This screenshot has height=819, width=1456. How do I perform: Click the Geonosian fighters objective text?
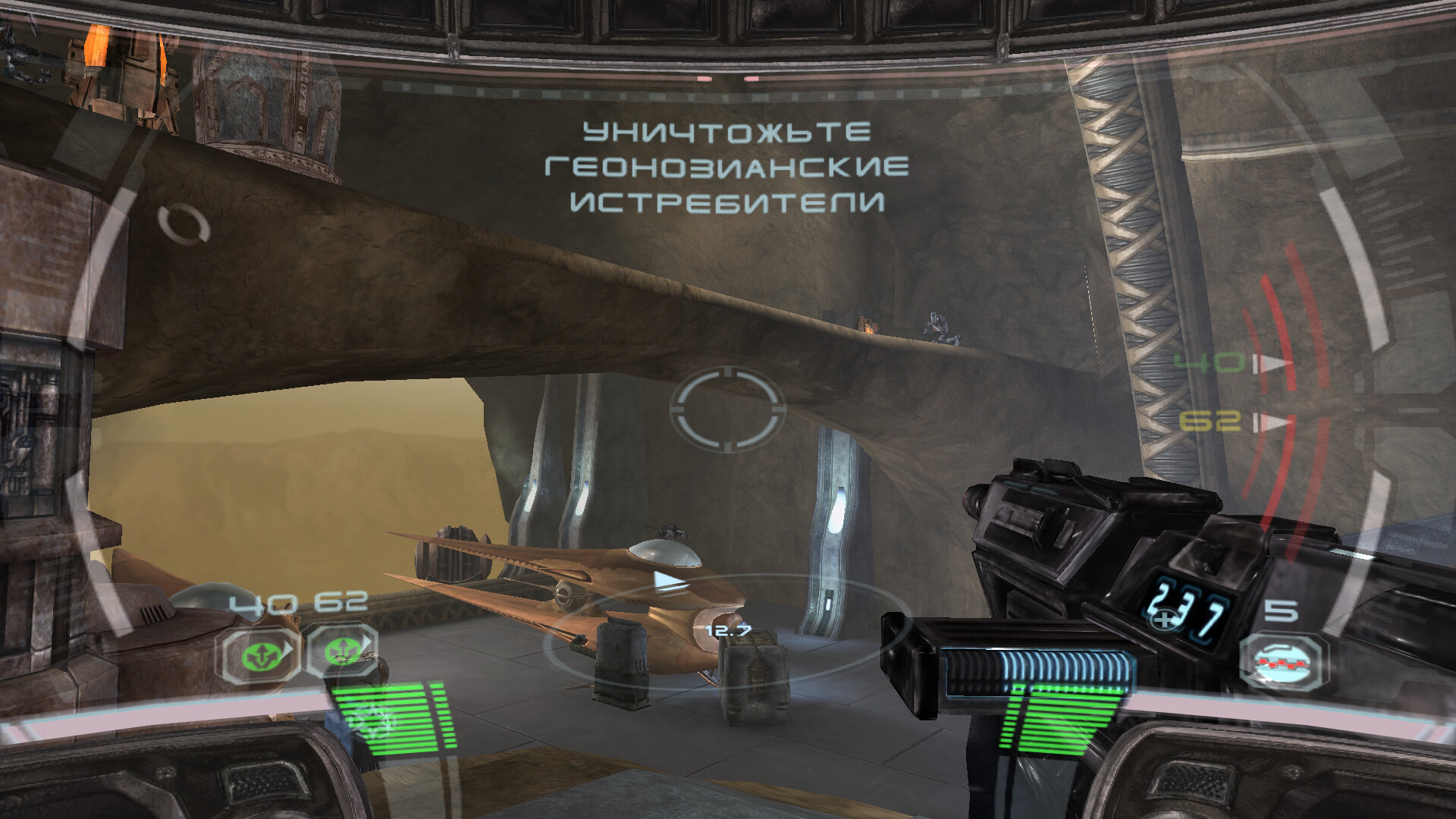(x=726, y=167)
